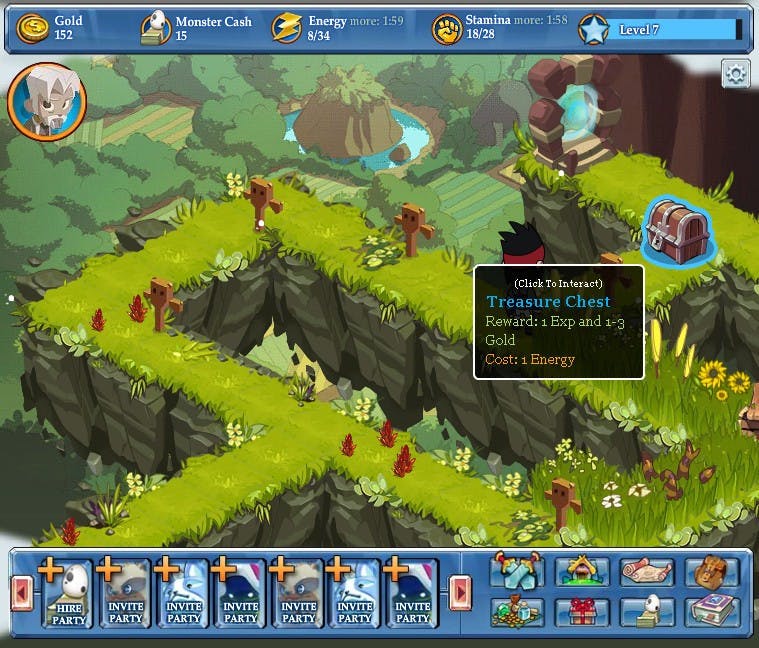Click the Gold coin icon
The height and width of the screenshot is (648, 759).
(34, 29)
